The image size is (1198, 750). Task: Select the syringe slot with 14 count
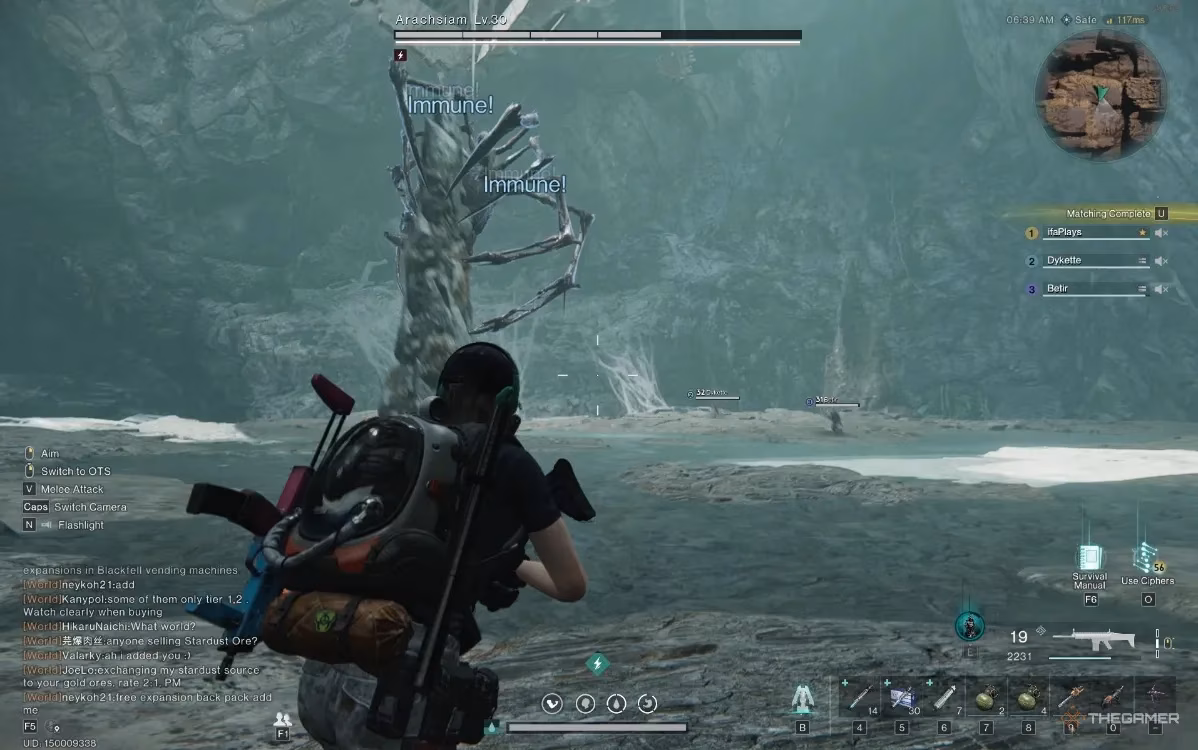(860, 696)
